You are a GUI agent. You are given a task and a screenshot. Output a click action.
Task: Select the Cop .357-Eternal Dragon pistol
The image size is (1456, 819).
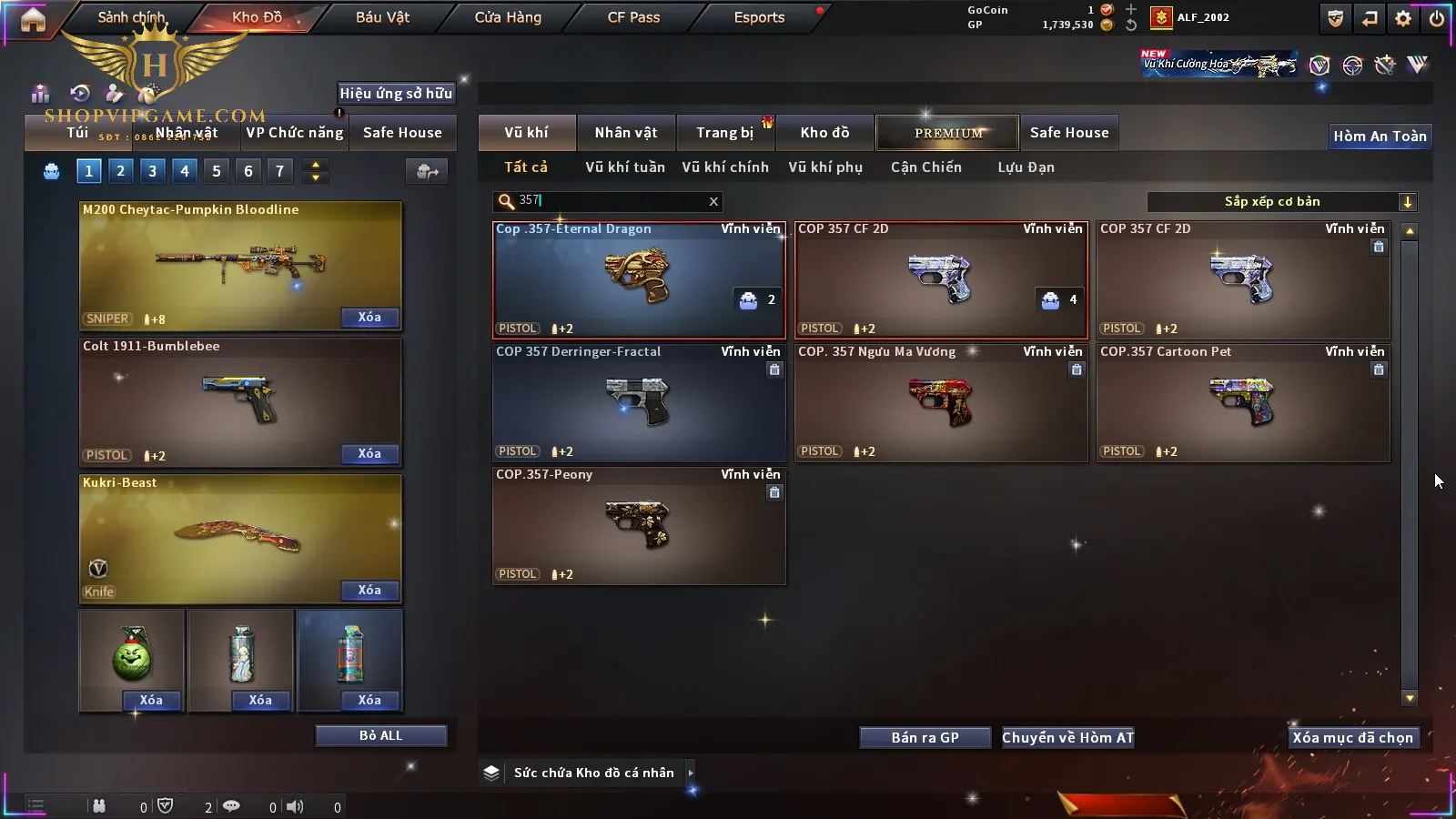(x=638, y=279)
